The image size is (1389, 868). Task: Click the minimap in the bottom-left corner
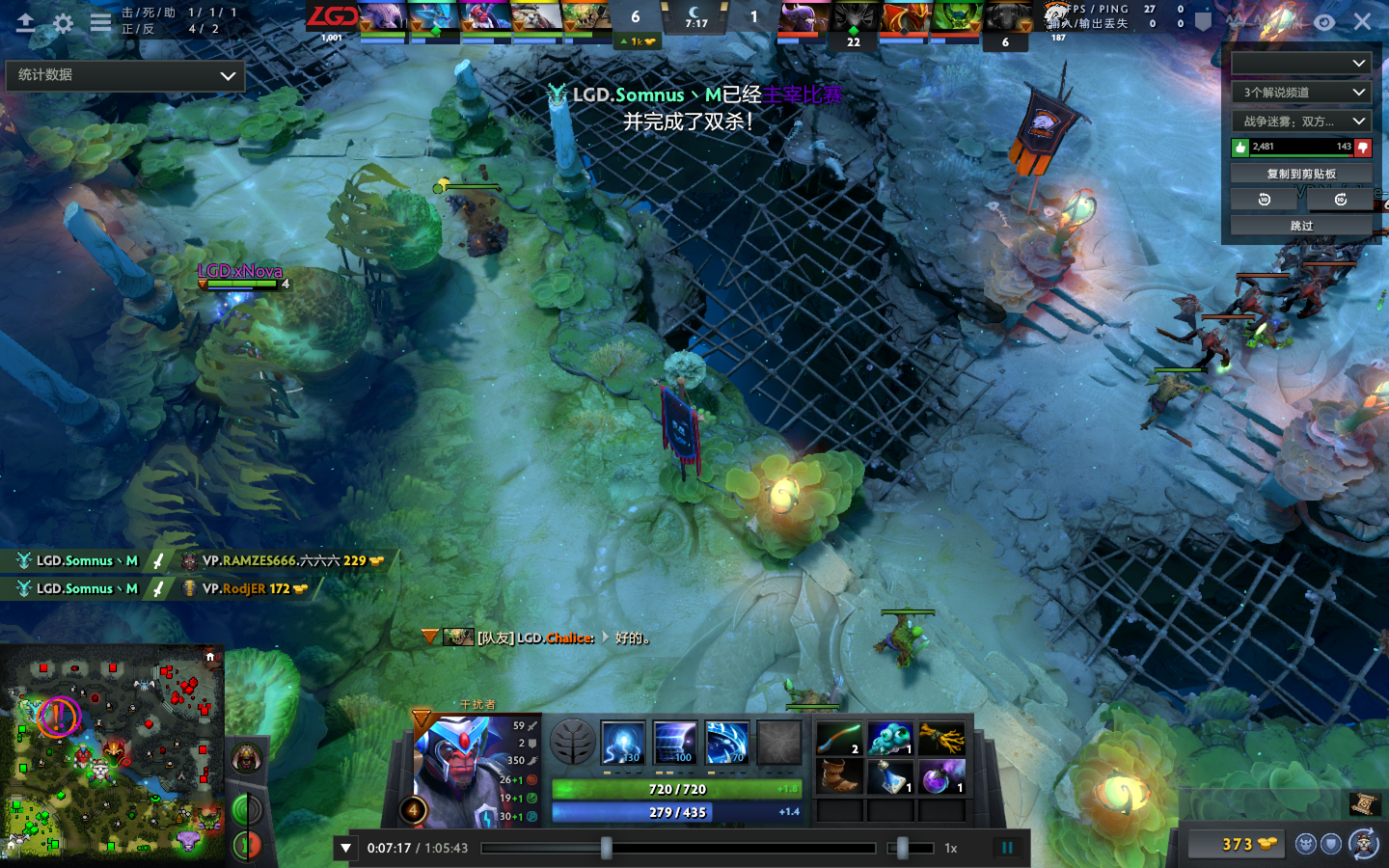pos(111,757)
